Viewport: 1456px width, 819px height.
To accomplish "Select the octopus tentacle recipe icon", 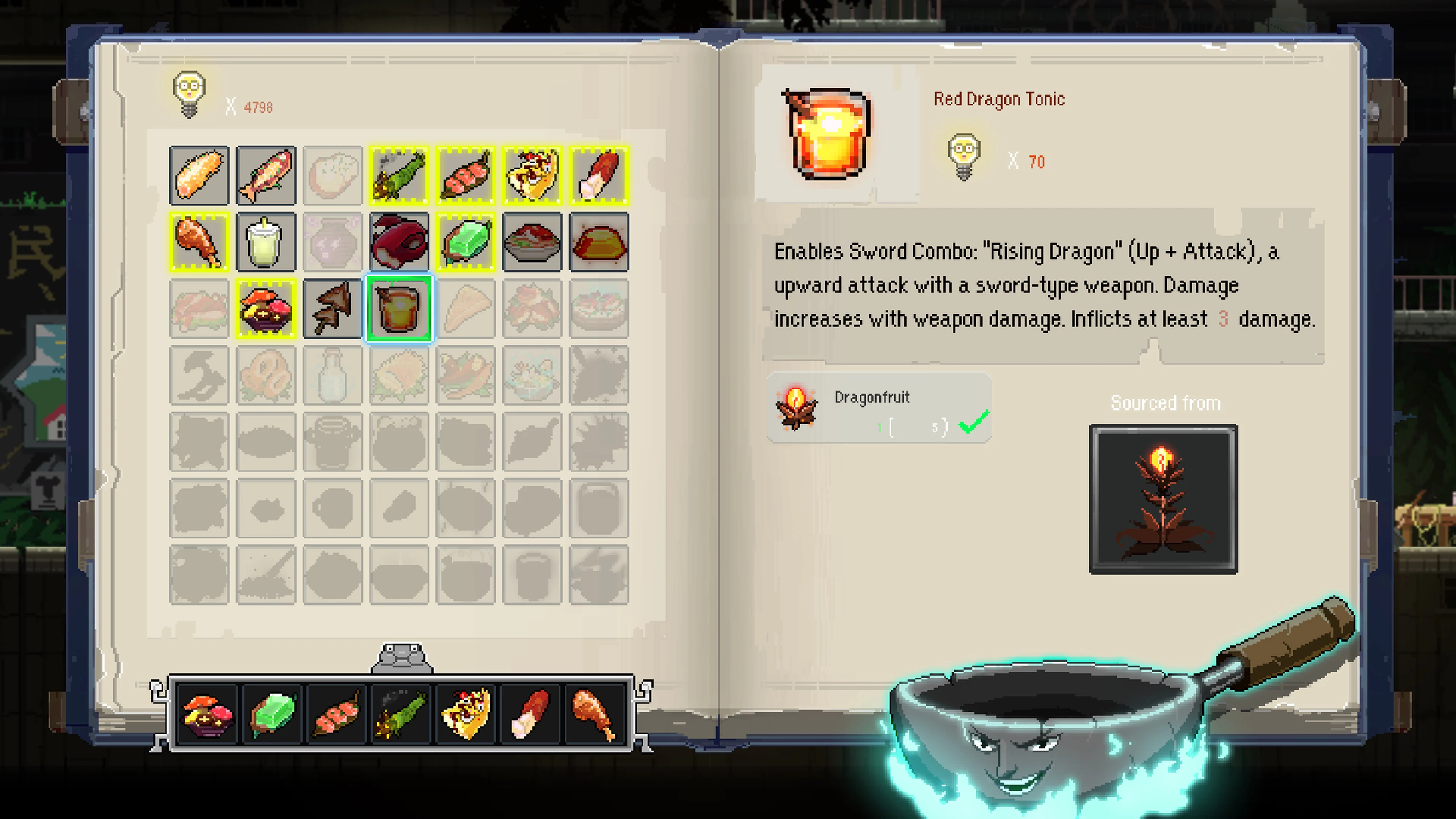I will pos(399,242).
